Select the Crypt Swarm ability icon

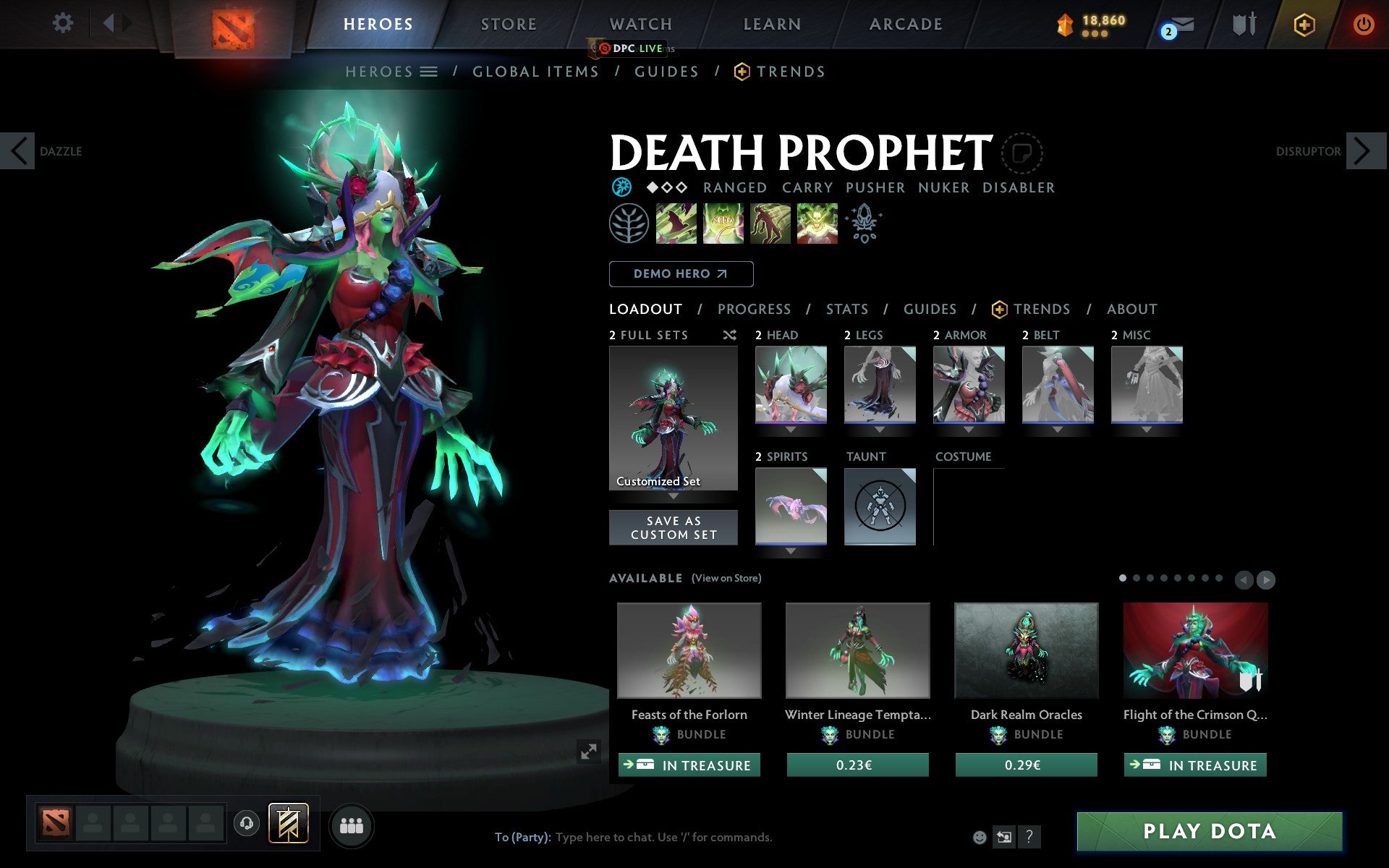pyautogui.click(x=677, y=224)
